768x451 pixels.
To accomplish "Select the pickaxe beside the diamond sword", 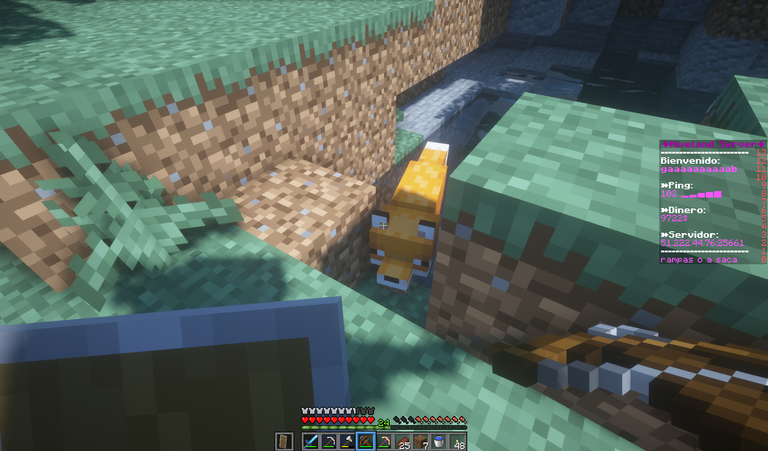I will click(x=329, y=441).
